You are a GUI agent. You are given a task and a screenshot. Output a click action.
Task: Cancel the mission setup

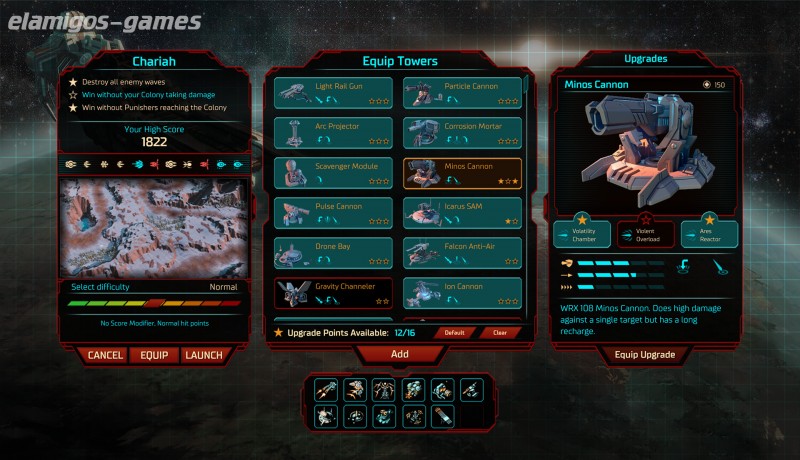(105, 355)
